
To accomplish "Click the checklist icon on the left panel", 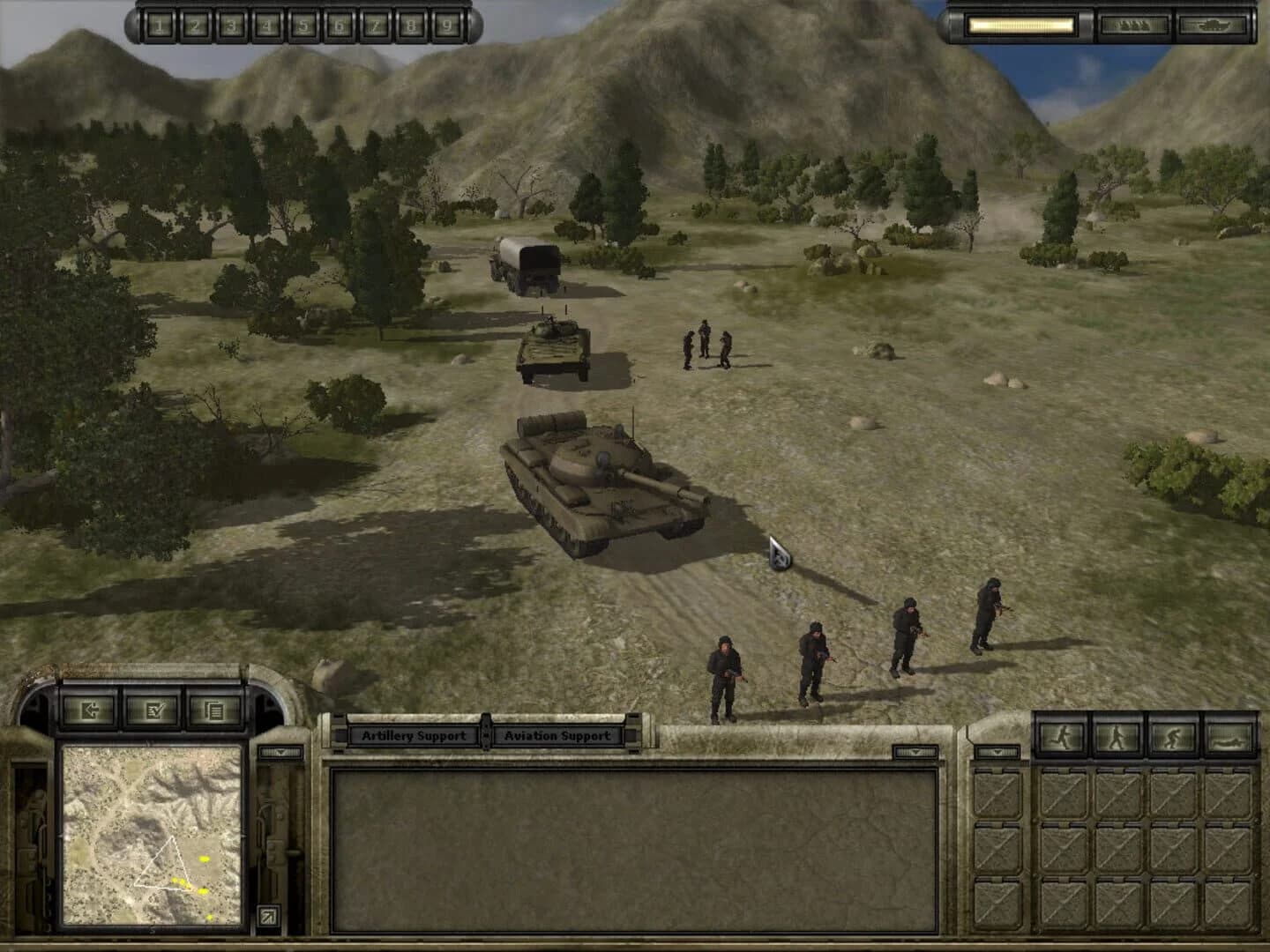I will [x=155, y=710].
